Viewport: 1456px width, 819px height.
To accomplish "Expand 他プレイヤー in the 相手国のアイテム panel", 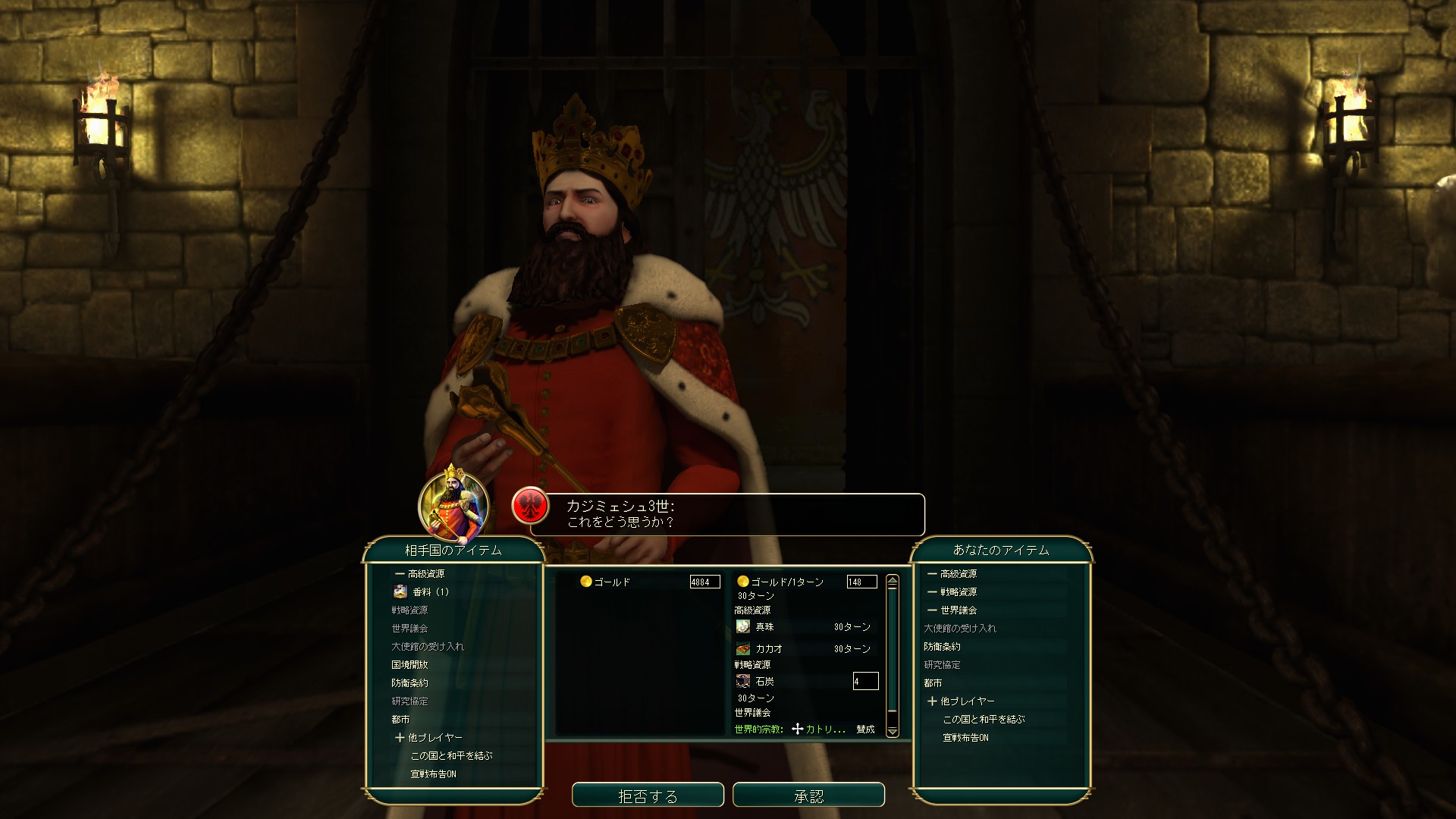I will tap(428, 738).
